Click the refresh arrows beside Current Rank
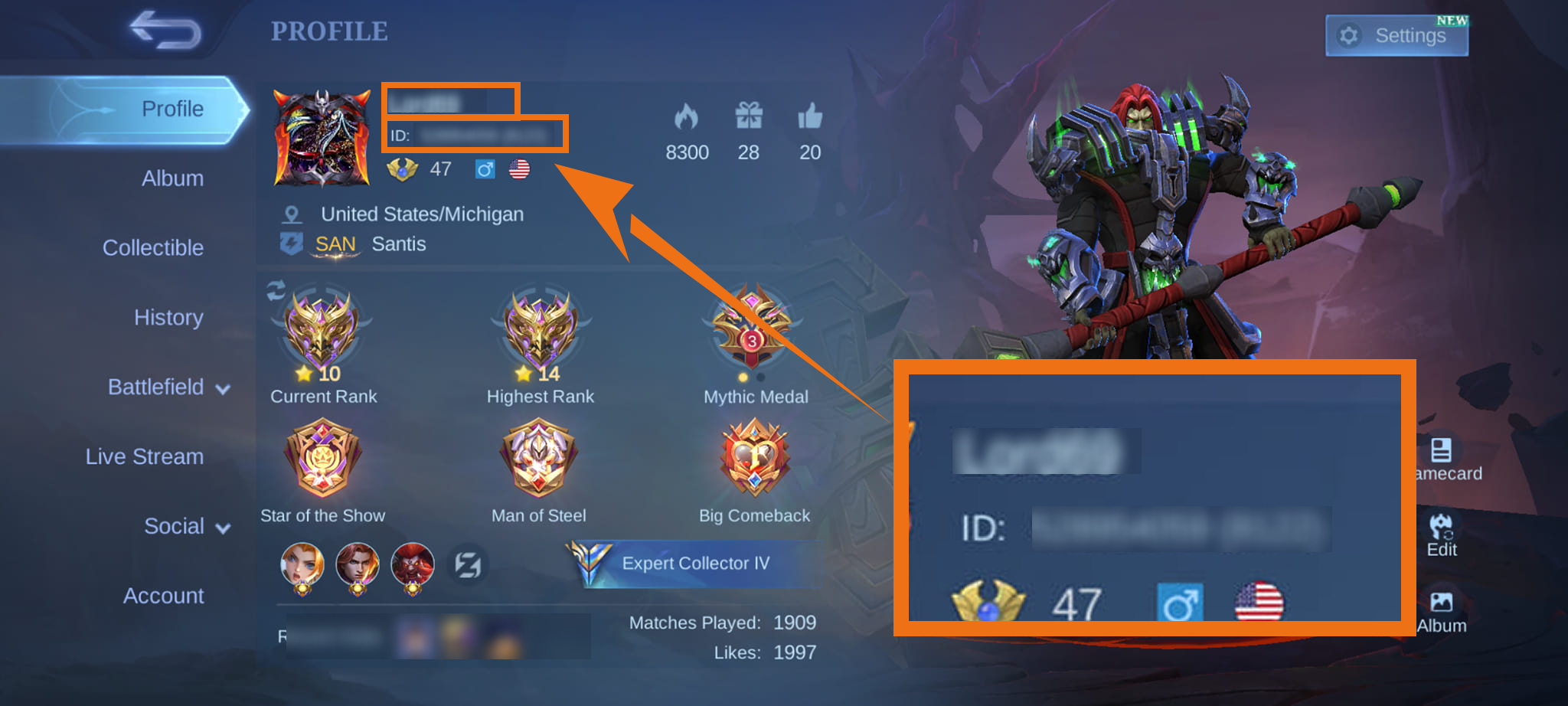The height and width of the screenshot is (706, 1568). click(x=276, y=292)
